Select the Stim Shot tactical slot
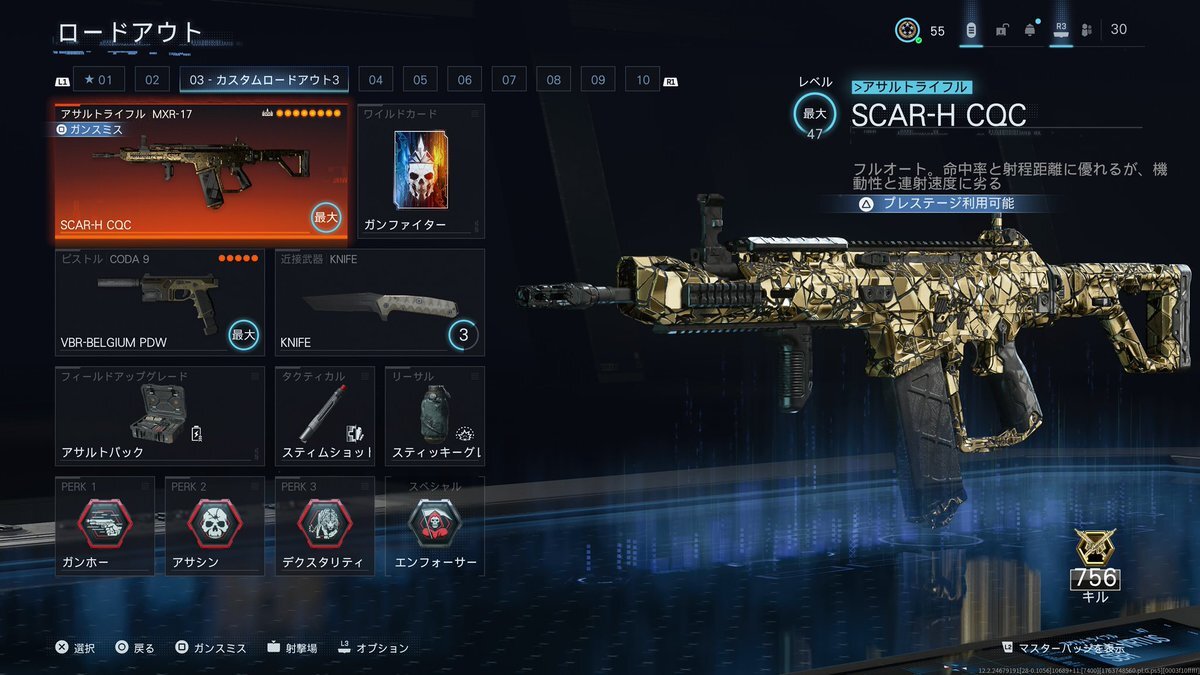 coord(324,416)
